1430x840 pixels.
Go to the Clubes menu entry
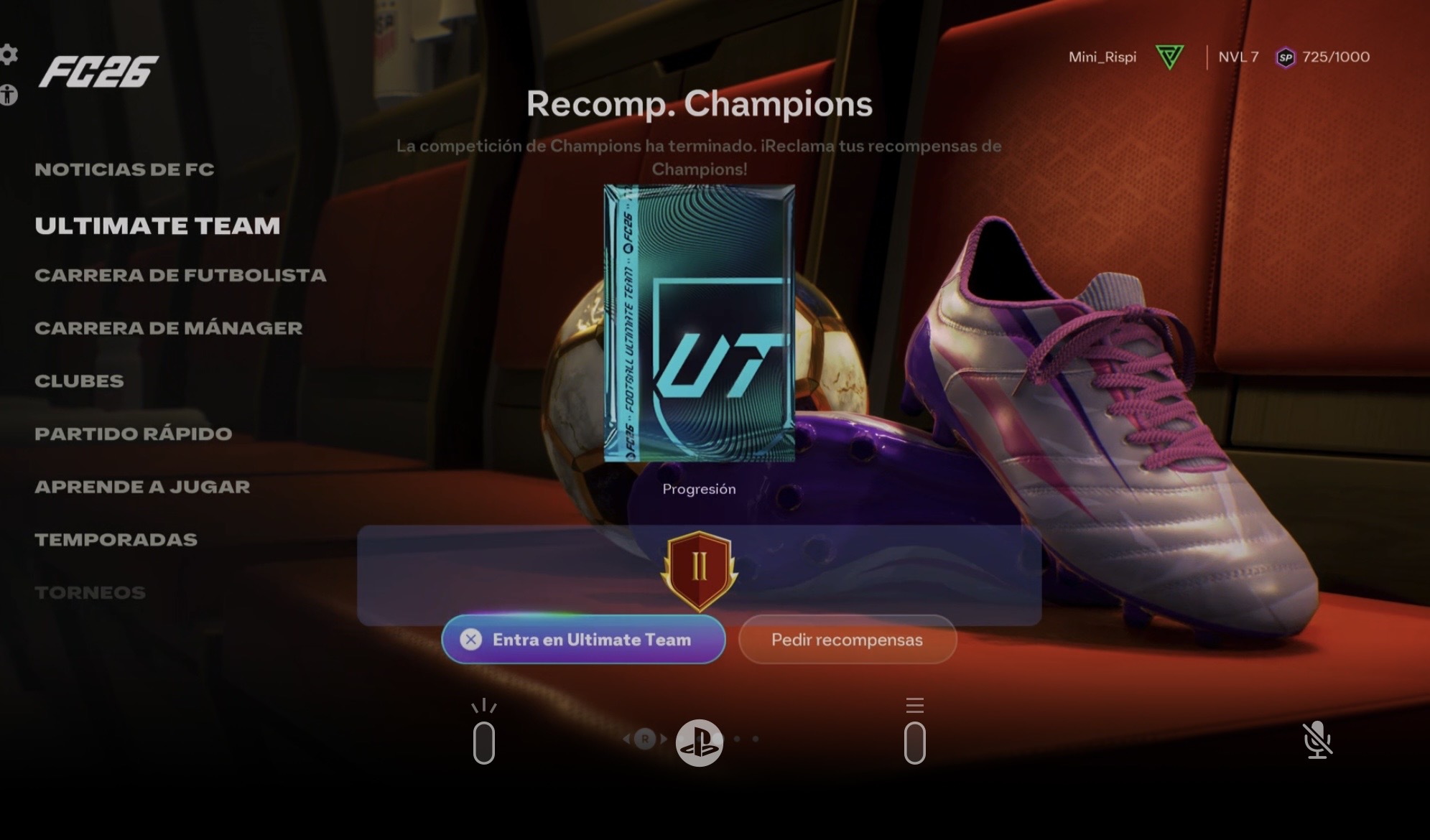(79, 381)
